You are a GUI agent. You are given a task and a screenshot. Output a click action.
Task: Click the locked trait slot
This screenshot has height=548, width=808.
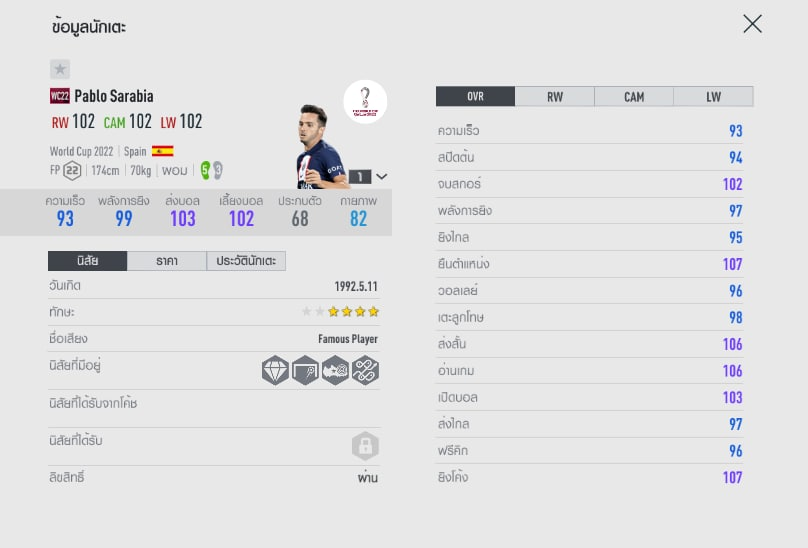(365, 445)
